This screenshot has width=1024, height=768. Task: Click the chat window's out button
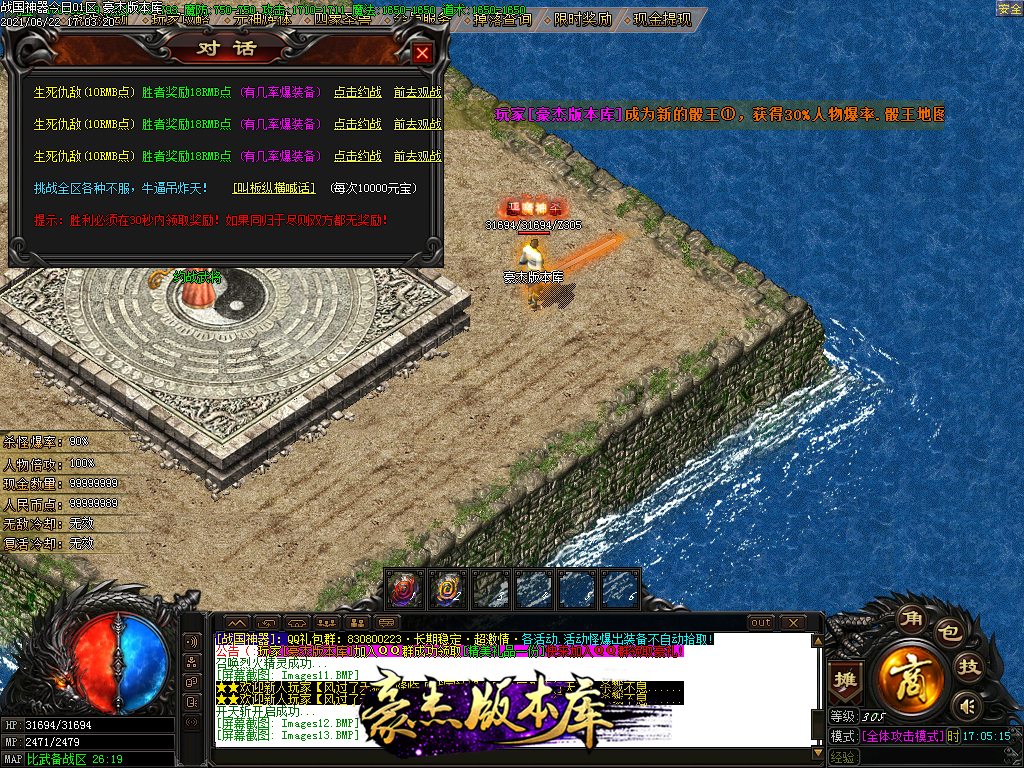(761, 623)
